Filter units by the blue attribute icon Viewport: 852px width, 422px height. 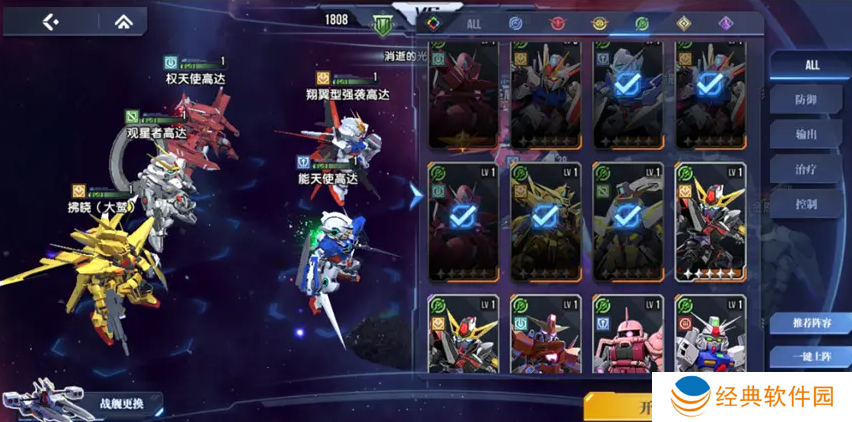(515, 23)
